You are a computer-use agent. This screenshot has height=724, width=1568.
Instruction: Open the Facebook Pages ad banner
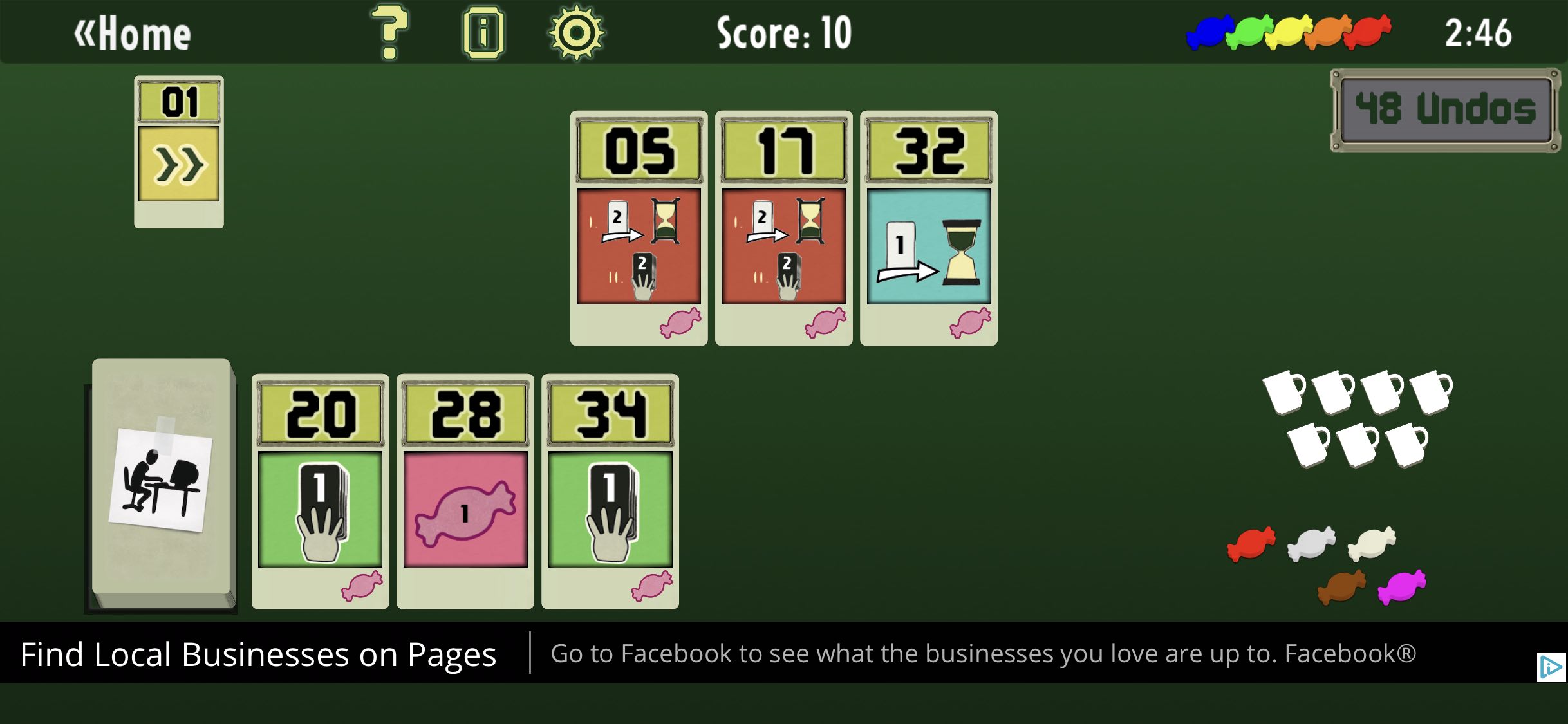tap(708, 654)
